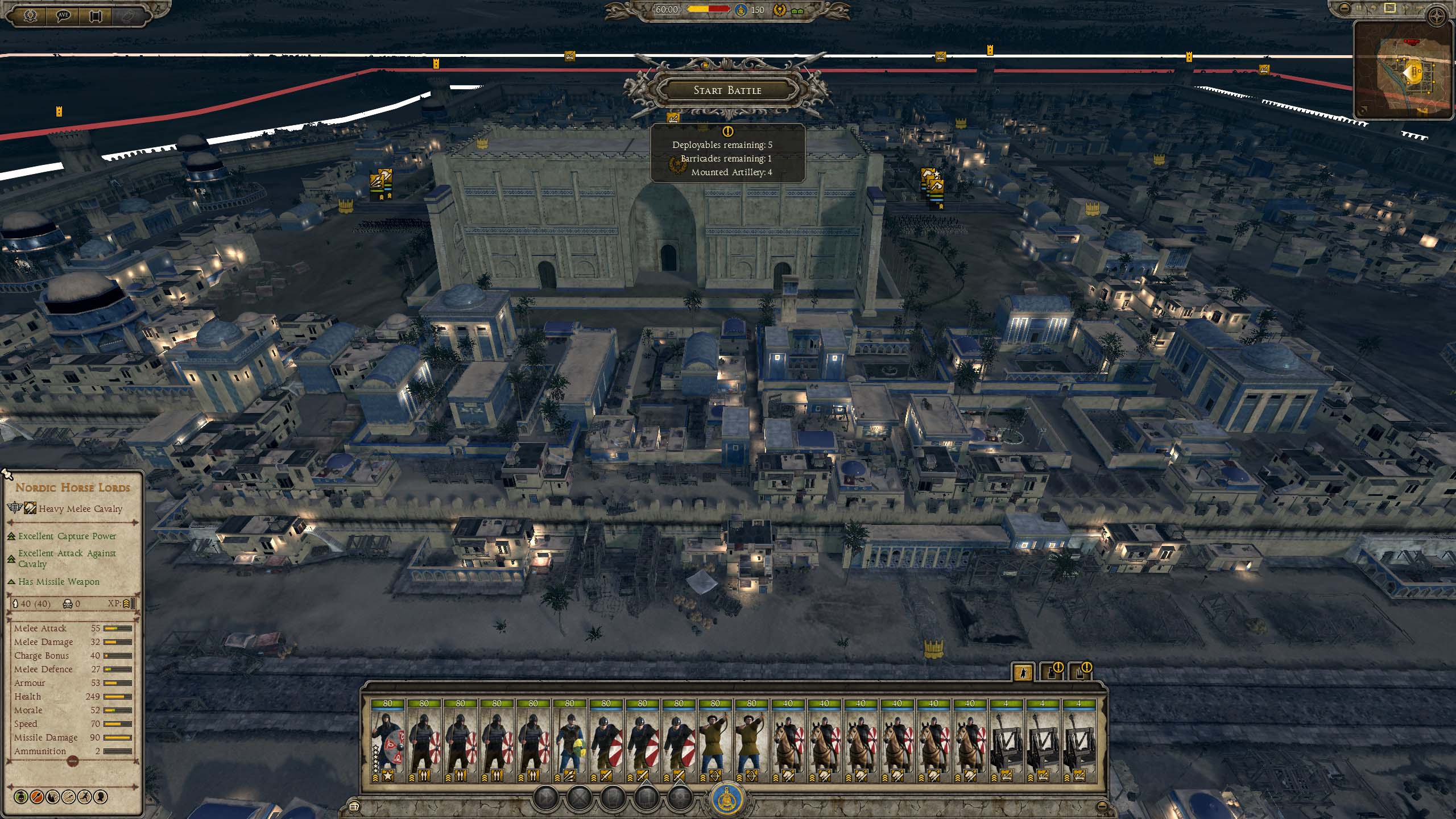Click the battlefield minimap

(x=1404, y=71)
